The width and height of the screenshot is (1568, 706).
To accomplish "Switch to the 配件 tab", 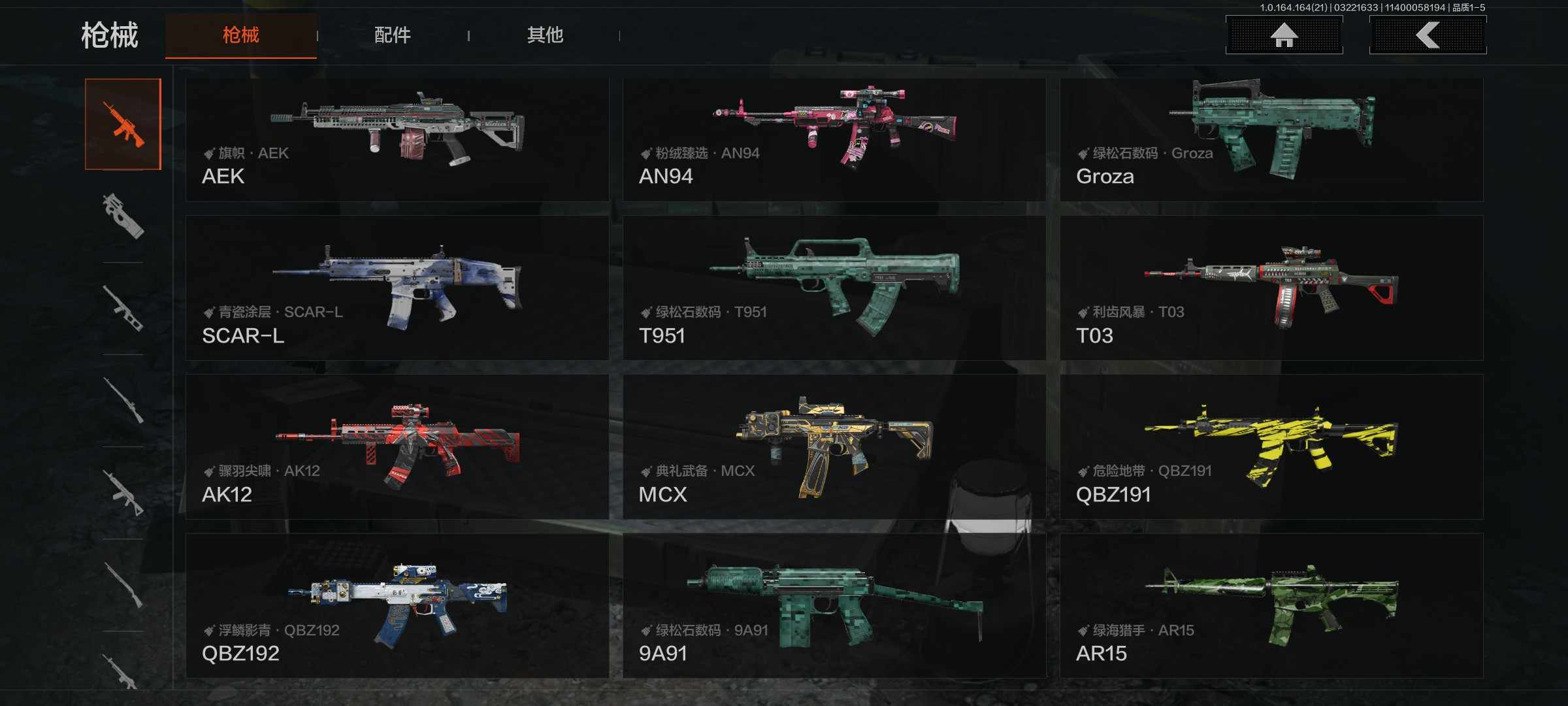I will coord(393,35).
